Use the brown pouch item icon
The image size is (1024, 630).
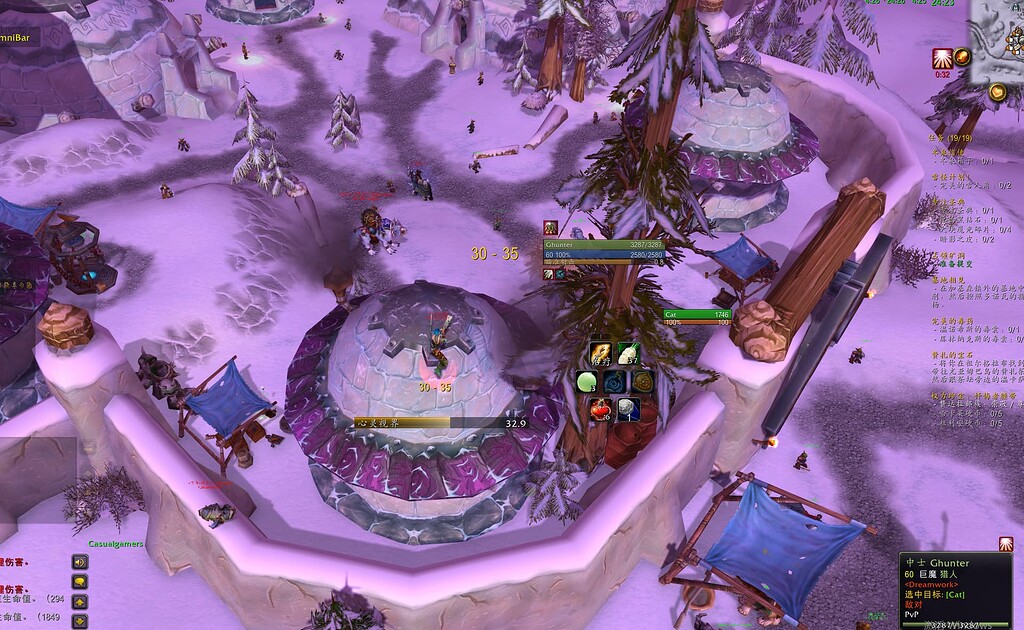tap(643, 382)
